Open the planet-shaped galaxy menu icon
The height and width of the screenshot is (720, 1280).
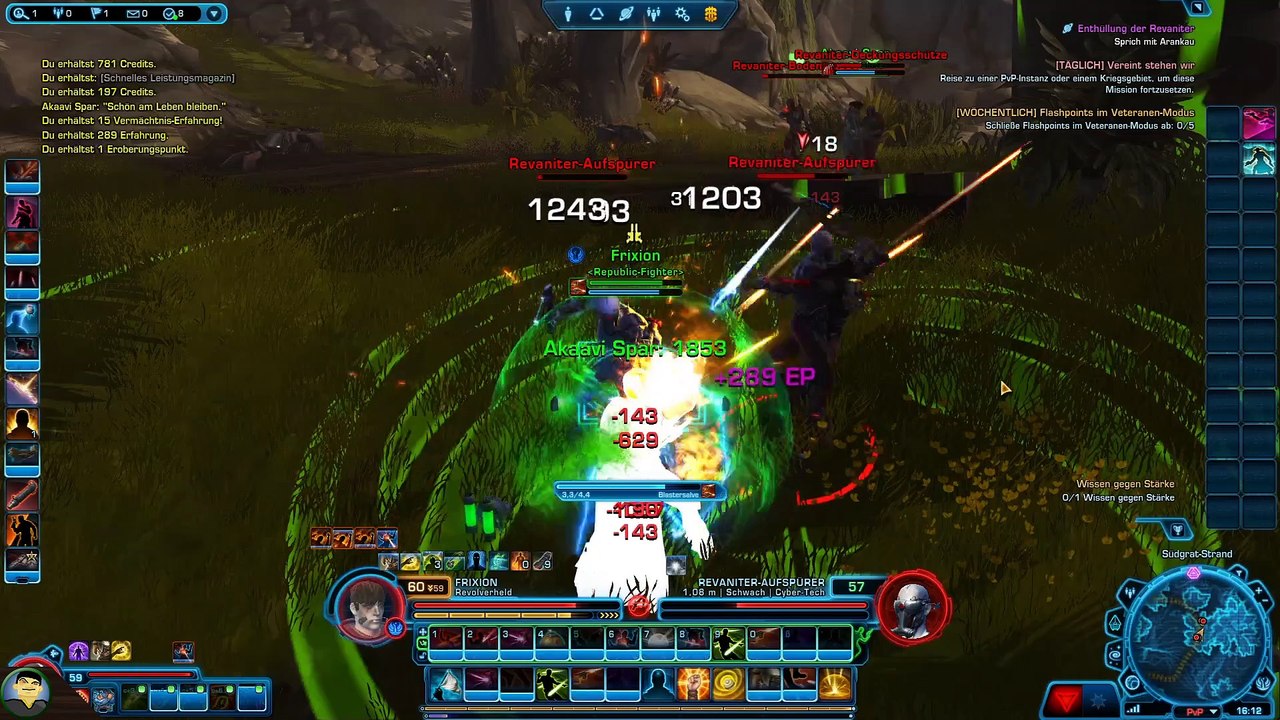626,14
